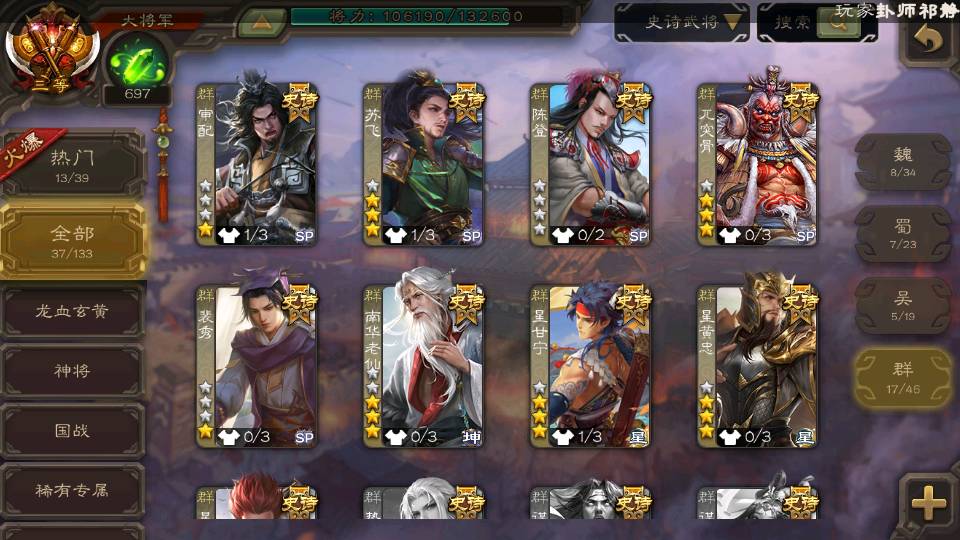Open the 星甘宁 hero card
This screenshot has height=540, width=960.
coord(591,367)
